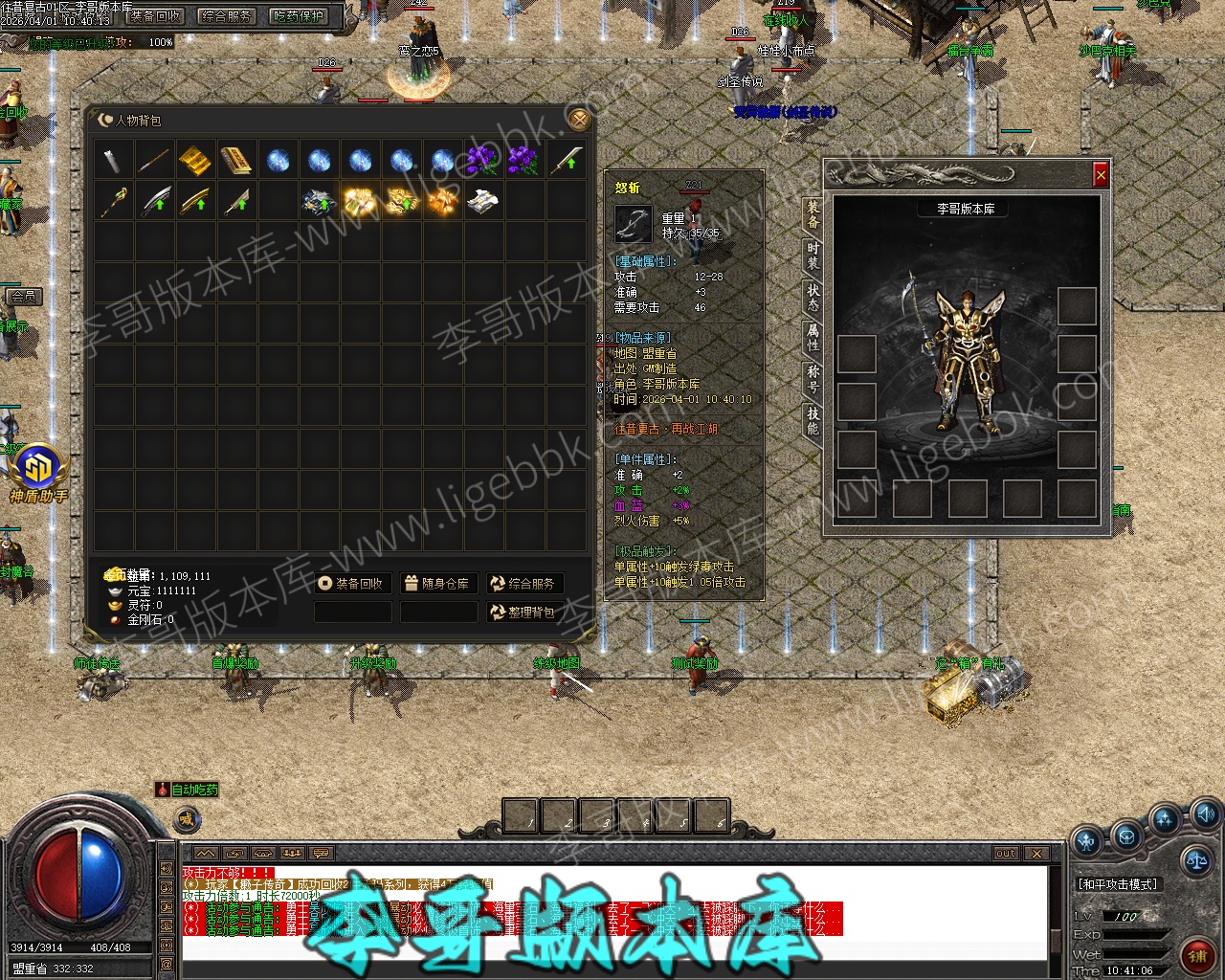The height and width of the screenshot is (980, 1225).
Task: Switch to the 时装 costume tab
Action: [x=813, y=256]
